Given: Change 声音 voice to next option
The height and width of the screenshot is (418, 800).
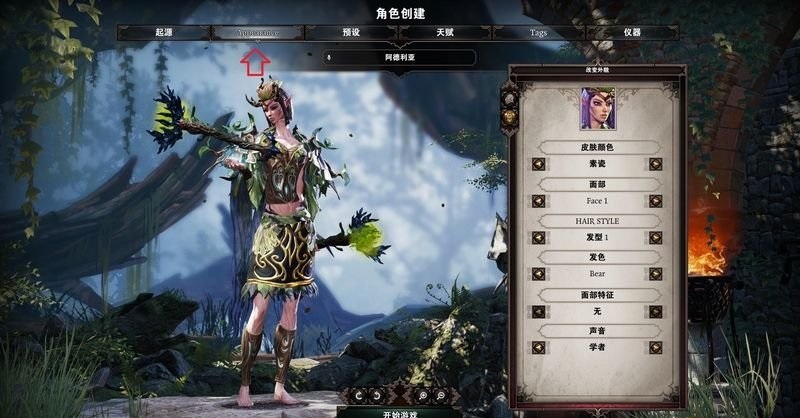Looking at the screenshot, I should pyautogui.click(x=656, y=347).
